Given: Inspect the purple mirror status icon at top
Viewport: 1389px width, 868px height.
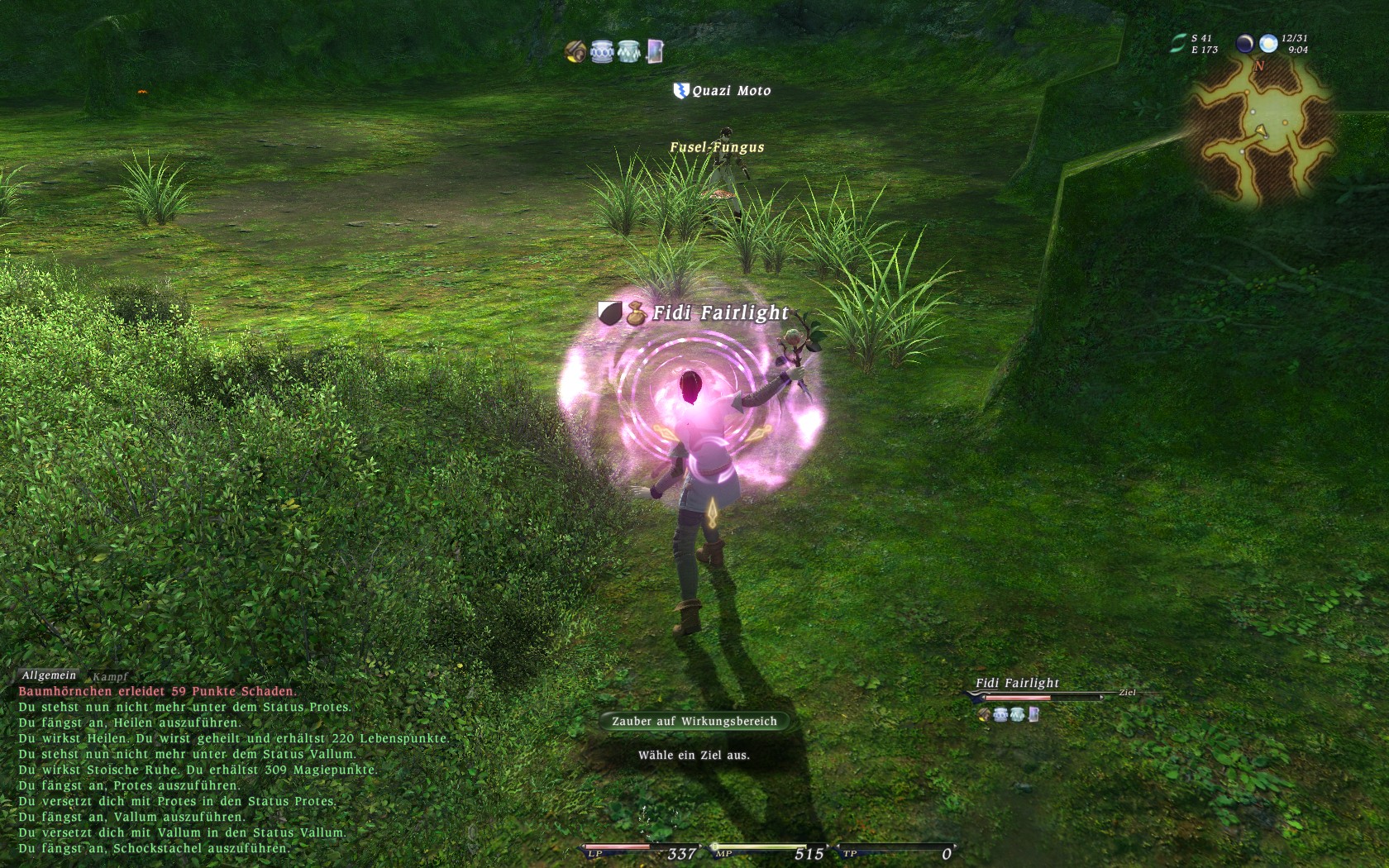Looking at the screenshot, I should point(655,51).
